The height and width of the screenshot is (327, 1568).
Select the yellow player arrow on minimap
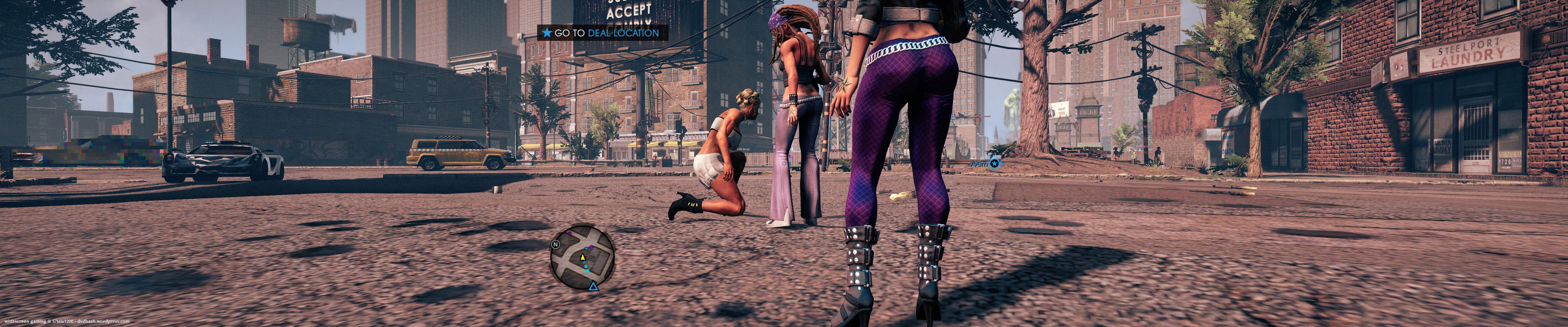[583, 258]
